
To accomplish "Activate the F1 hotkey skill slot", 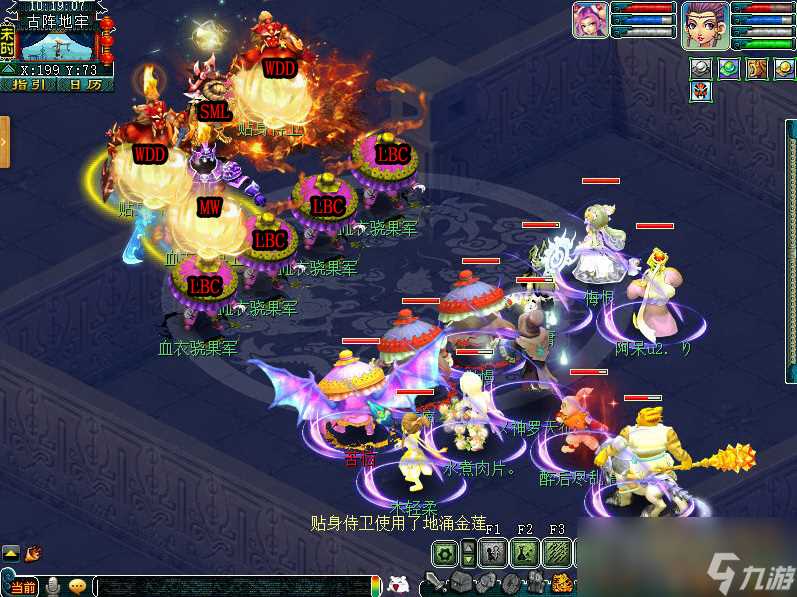I will point(493,552).
